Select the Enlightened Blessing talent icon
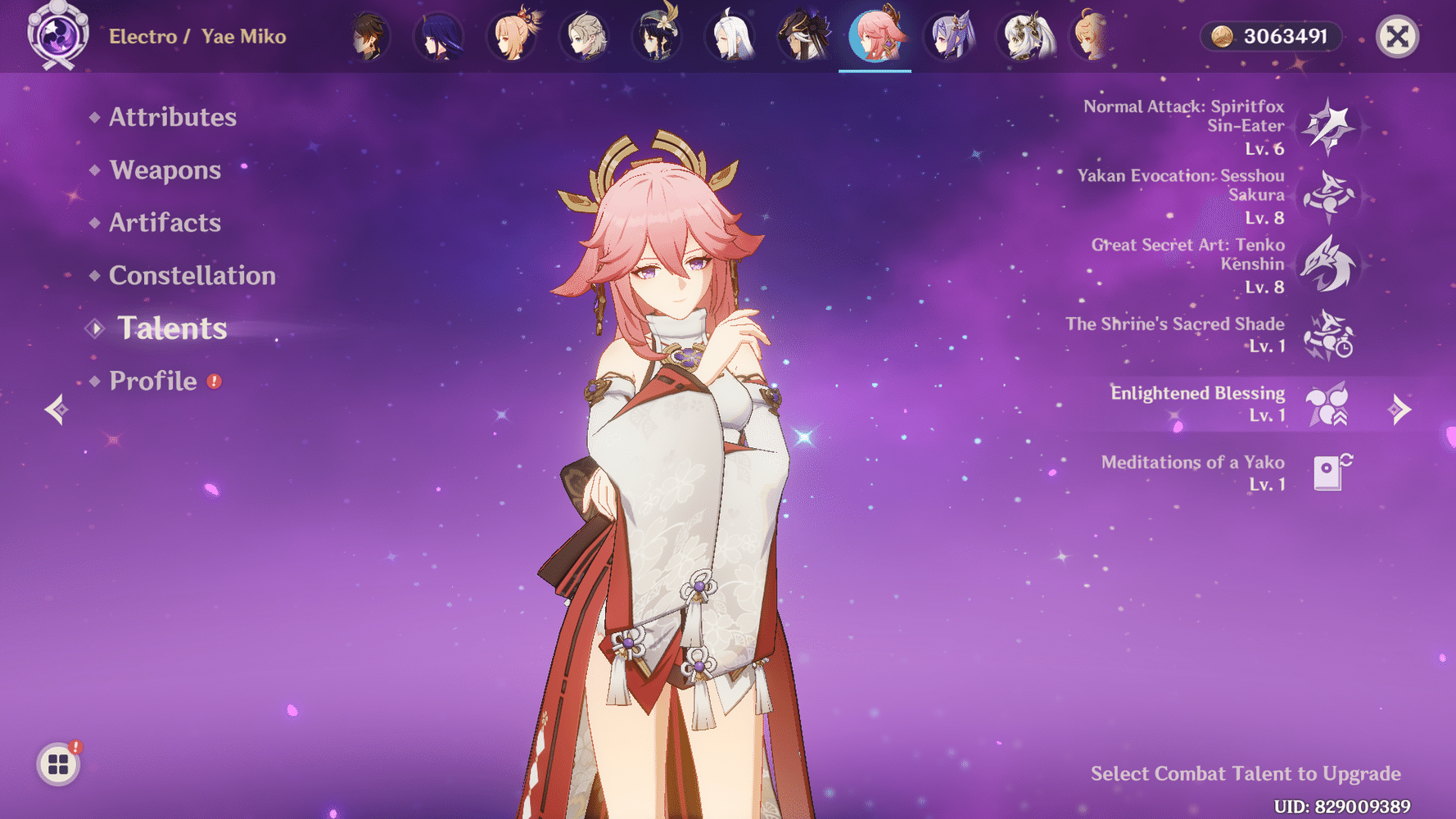 [x=1329, y=405]
